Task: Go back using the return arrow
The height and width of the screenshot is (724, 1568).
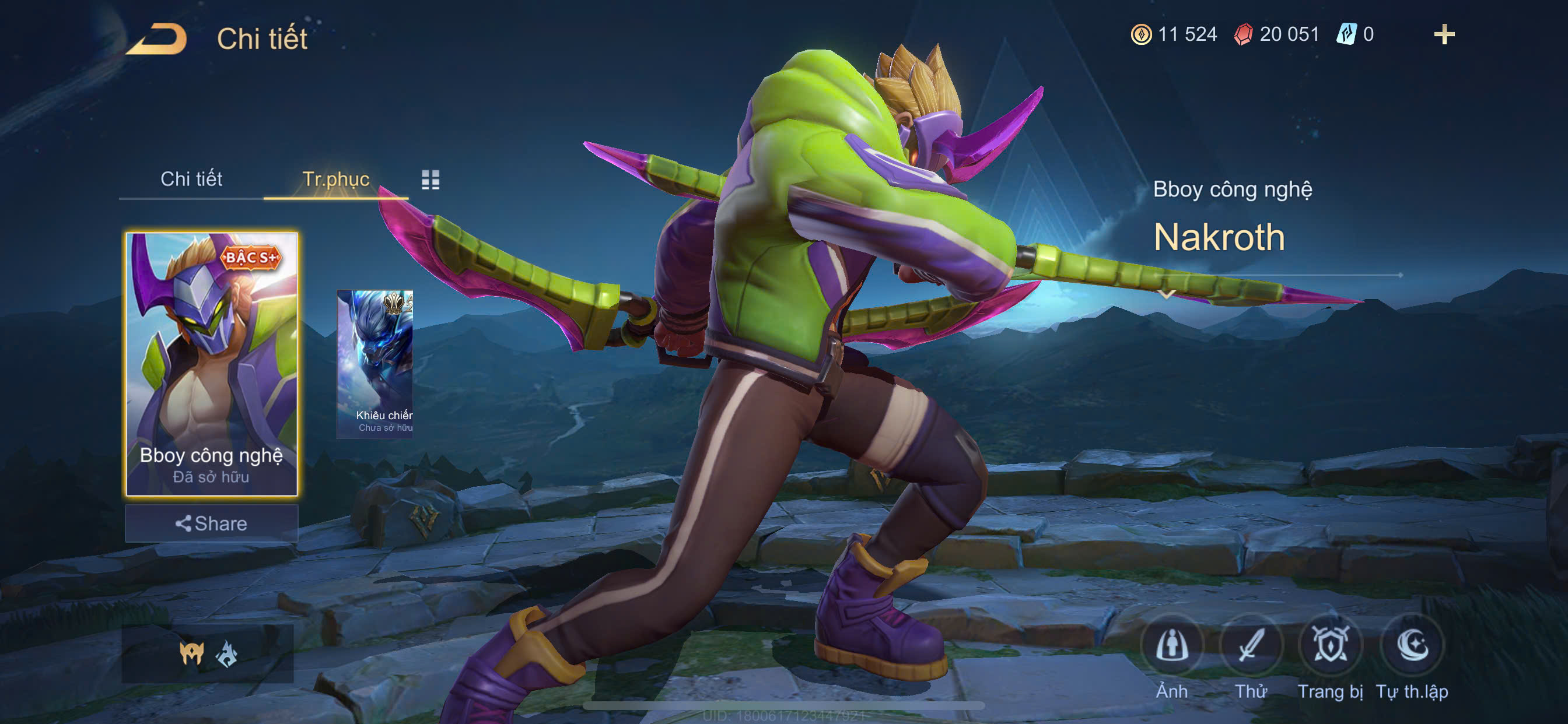Action: coord(157,39)
